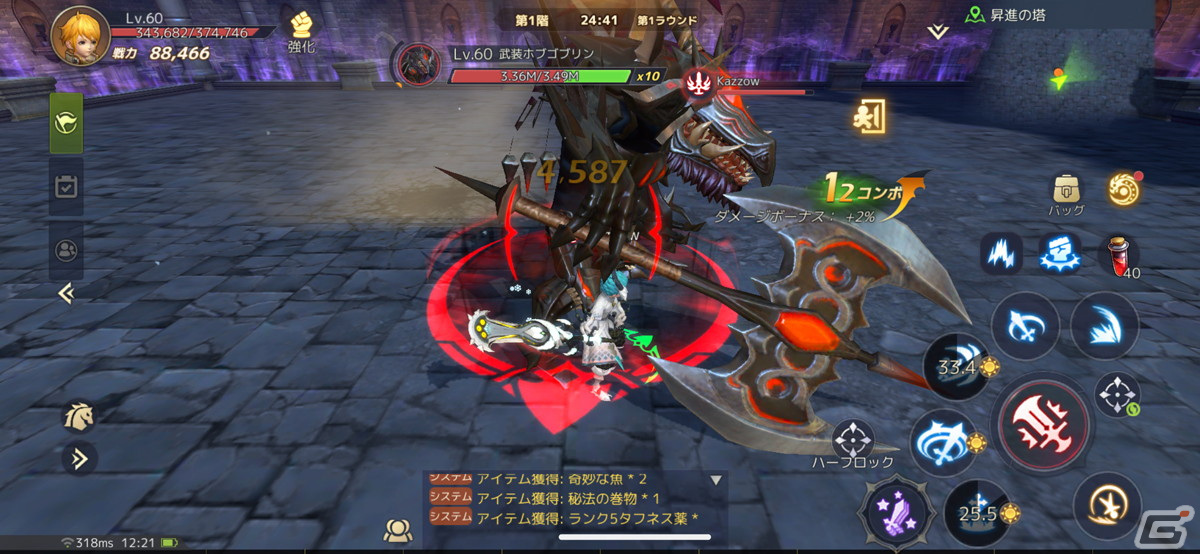
Task: Open the chat channel people icon
Action: coord(398,531)
